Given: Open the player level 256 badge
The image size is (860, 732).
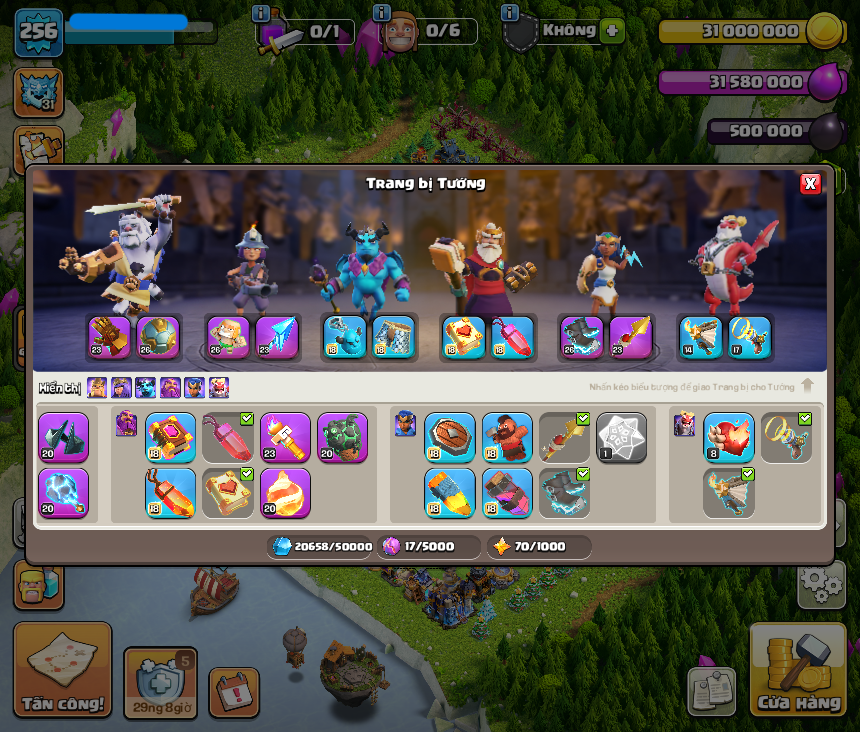Looking at the screenshot, I should pyautogui.click(x=38, y=32).
